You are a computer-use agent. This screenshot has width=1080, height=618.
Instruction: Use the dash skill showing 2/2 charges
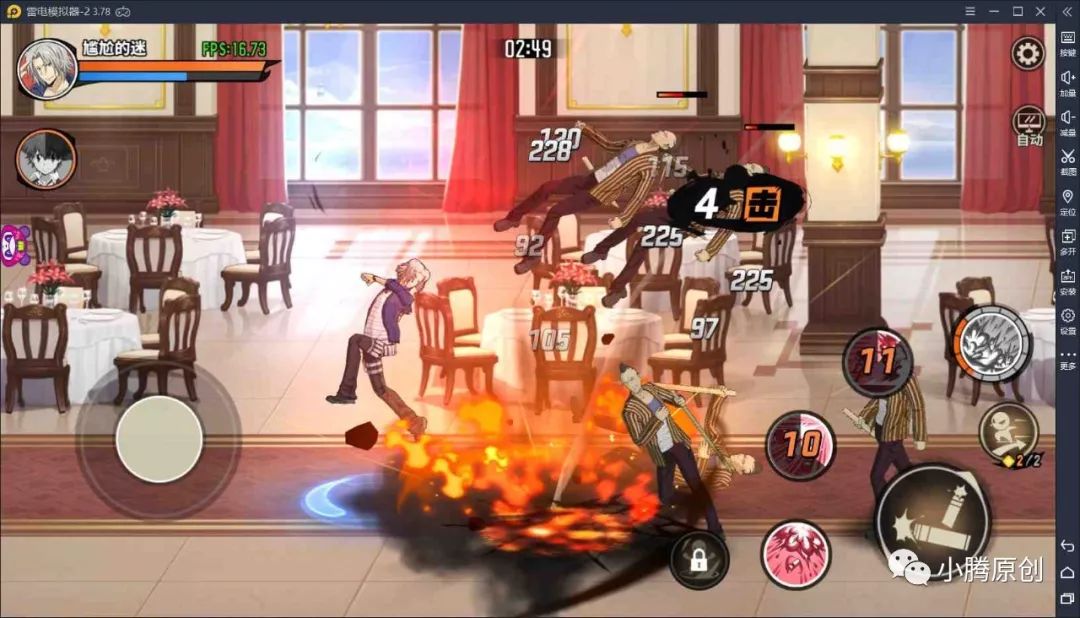1001,433
